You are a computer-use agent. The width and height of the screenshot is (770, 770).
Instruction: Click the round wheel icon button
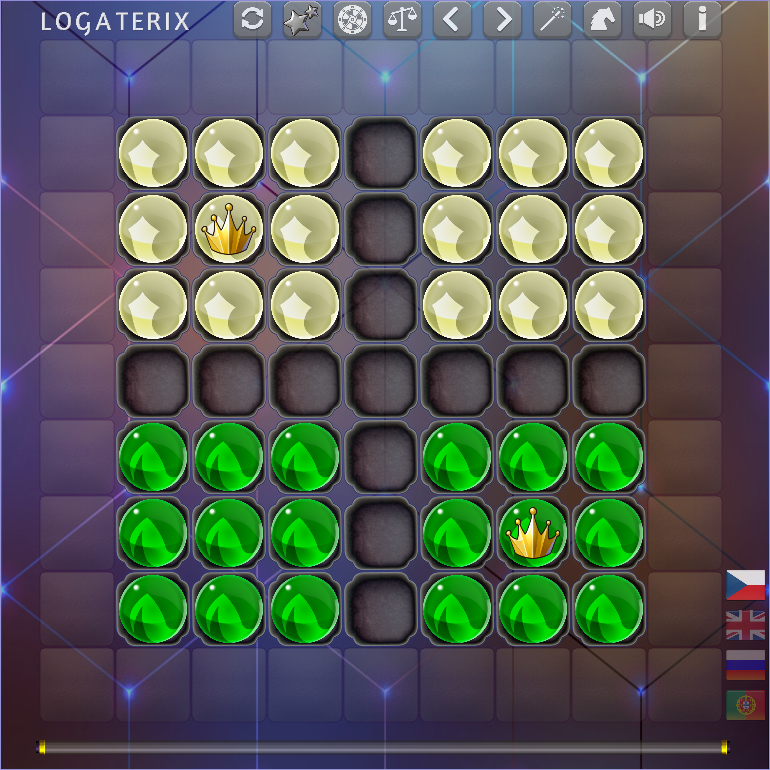click(353, 20)
